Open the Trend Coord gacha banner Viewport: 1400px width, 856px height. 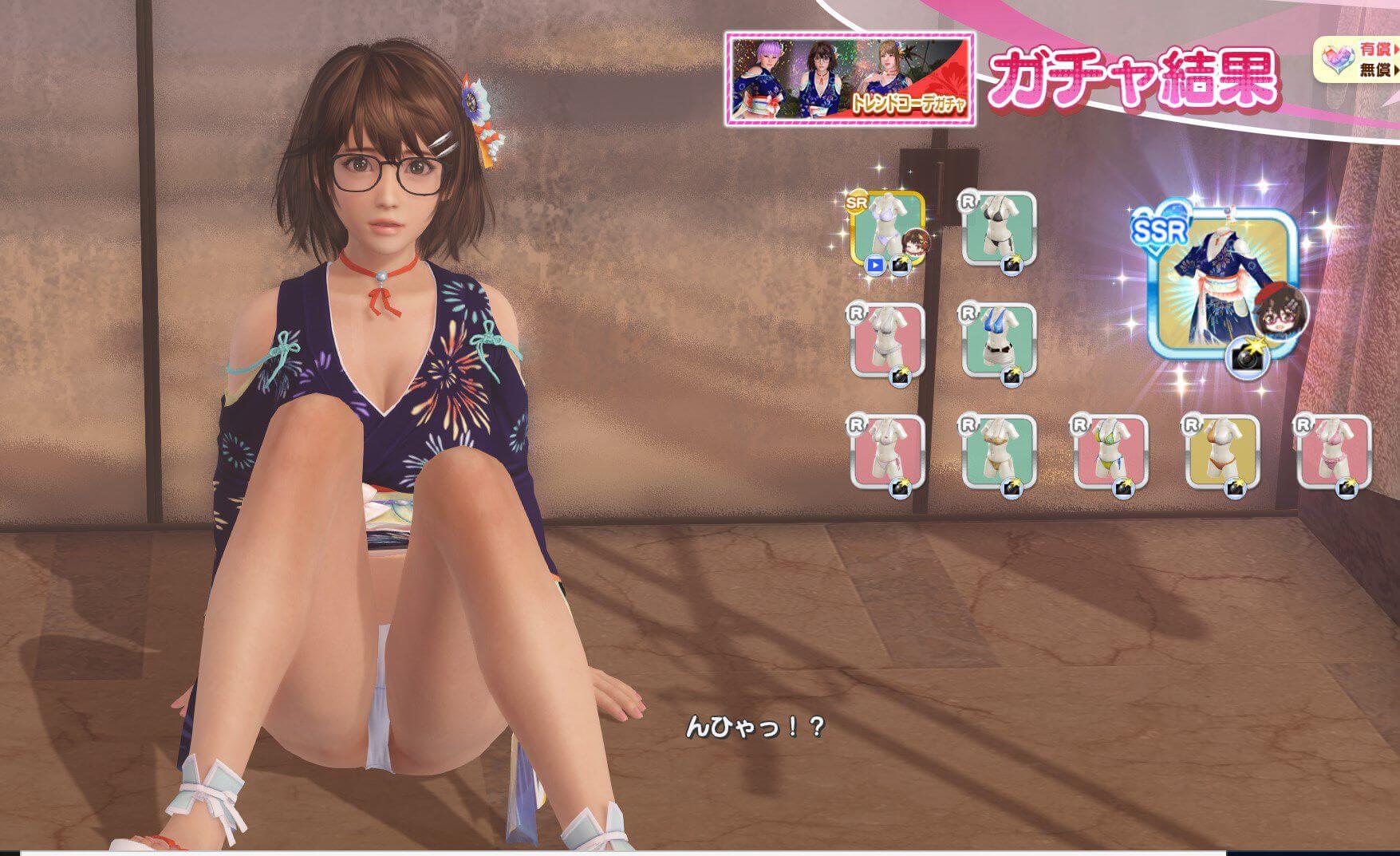(x=849, y=79)
